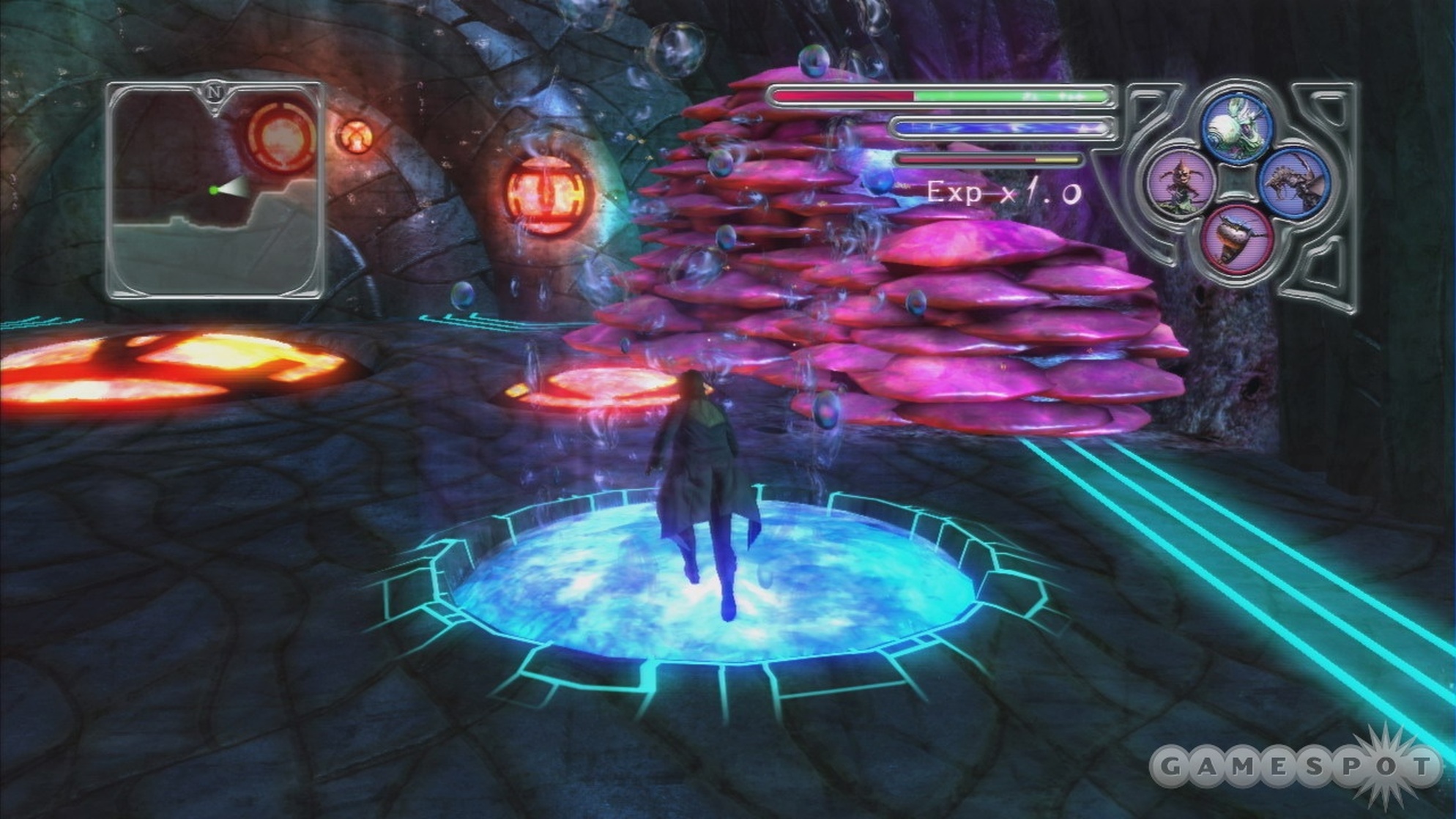The width and height of the screenshot is (1456, 819).
Task: Activate the spiky winged beast folk icon
Action: 1294,183
